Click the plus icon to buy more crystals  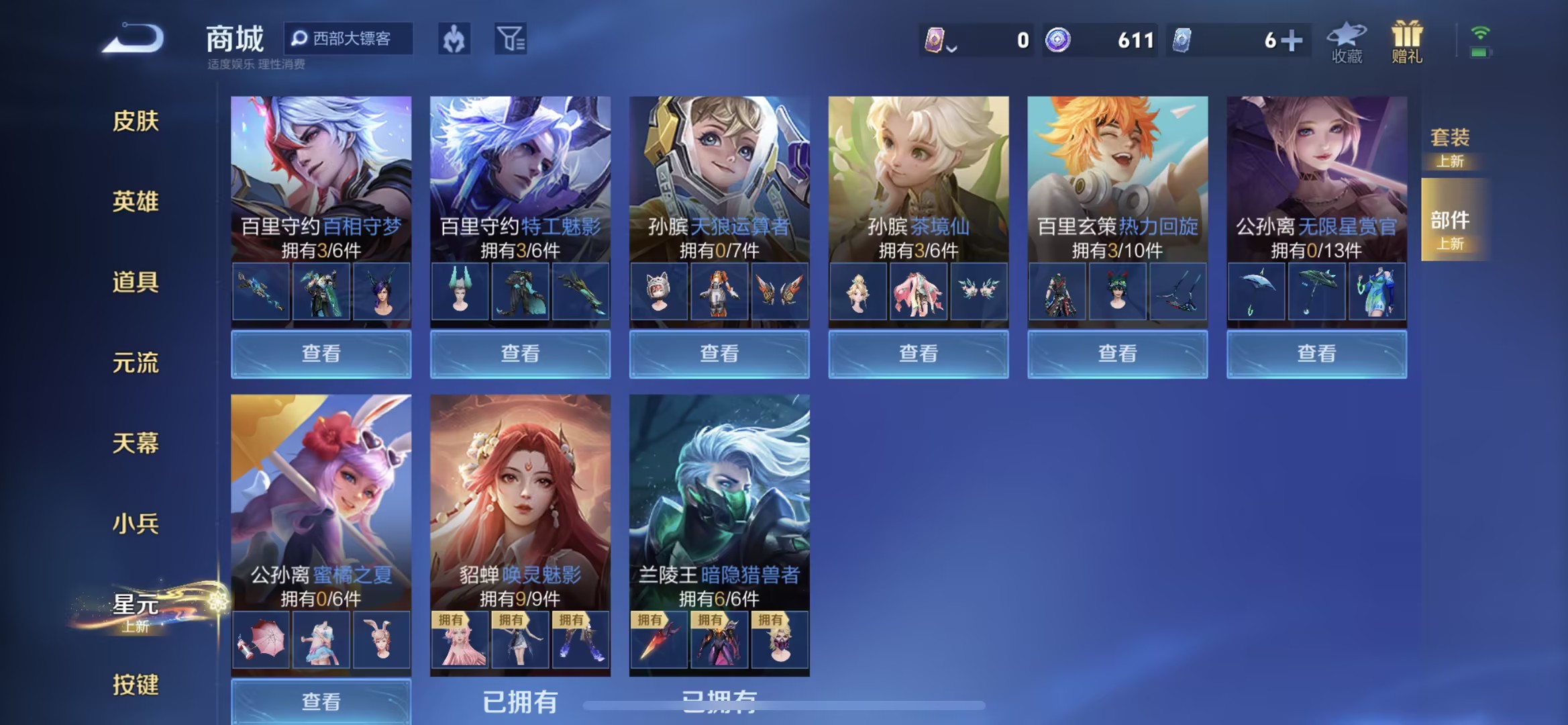pyautogui.click(x=1292, y=39)
